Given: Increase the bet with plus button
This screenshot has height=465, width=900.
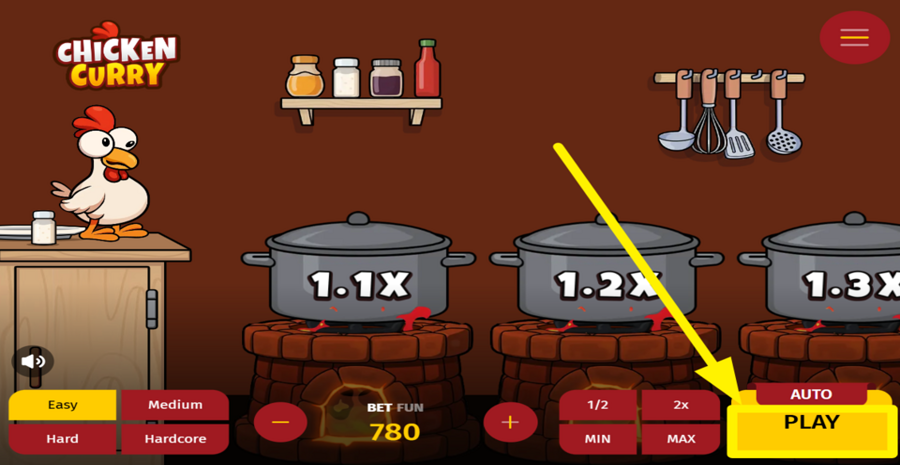Looking at the screenshot, I should (510, 422).
